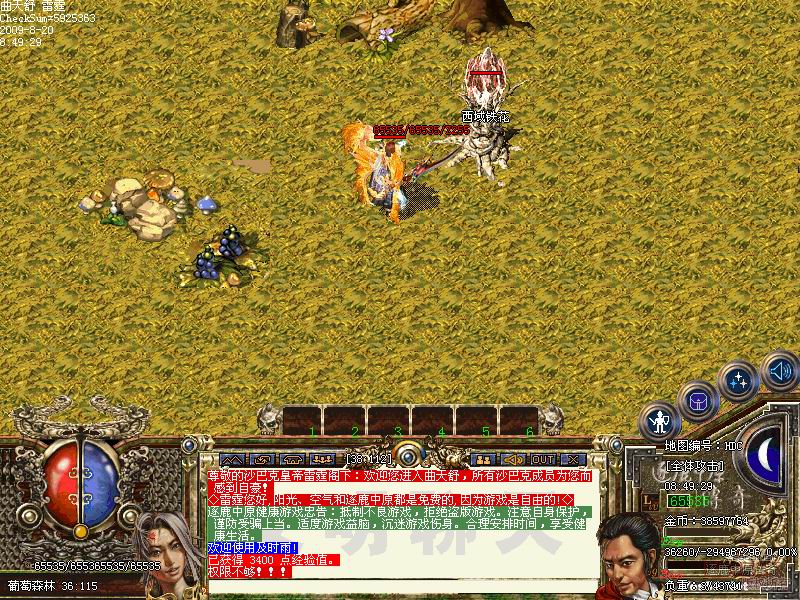The width and height of the screenshot is (800, 600).
Task: Open the inventory bag round button
Action: pyautogui.click(x=697, y=401)
